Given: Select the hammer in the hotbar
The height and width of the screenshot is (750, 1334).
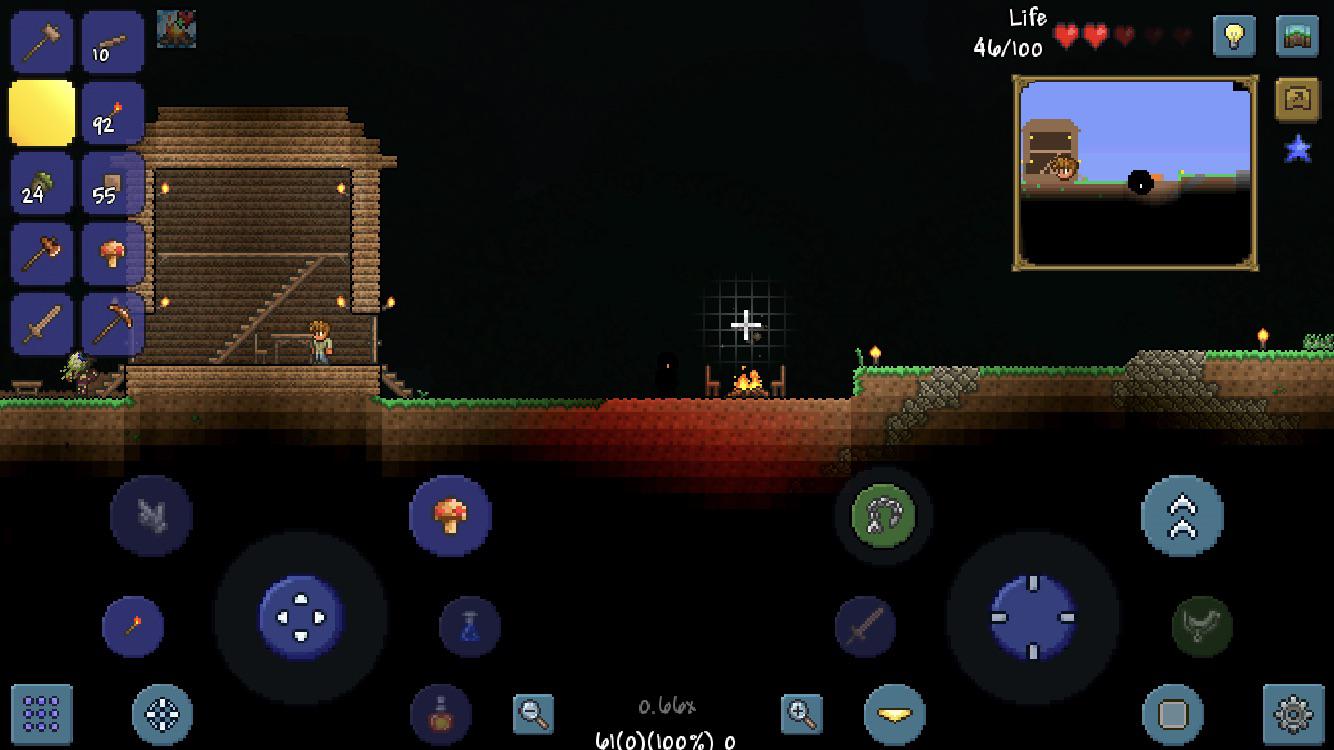Looking at the screenshot, I should click(40, 40).
